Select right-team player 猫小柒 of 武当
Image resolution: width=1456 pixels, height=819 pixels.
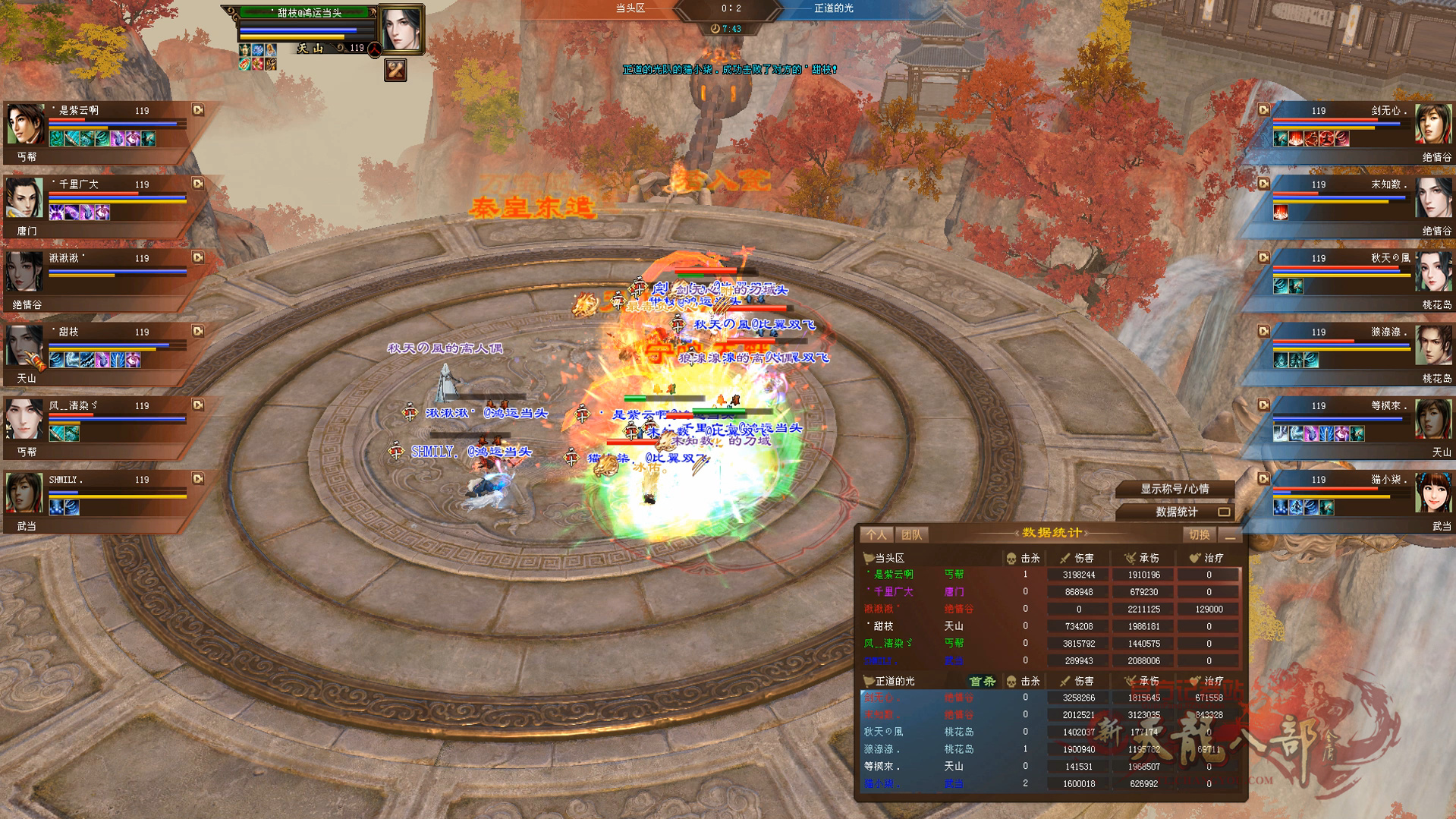point(1432,493)
